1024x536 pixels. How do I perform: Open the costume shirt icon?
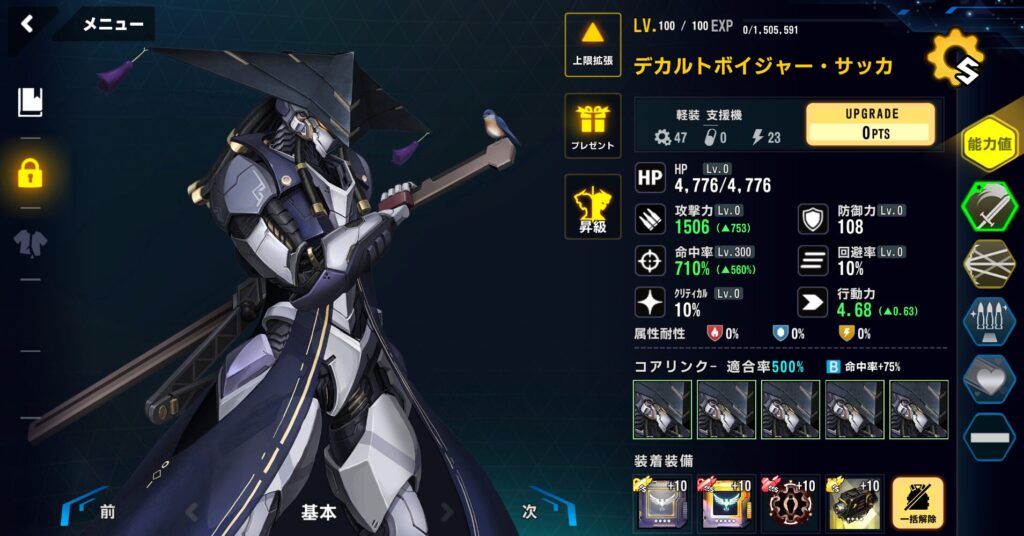30,241
